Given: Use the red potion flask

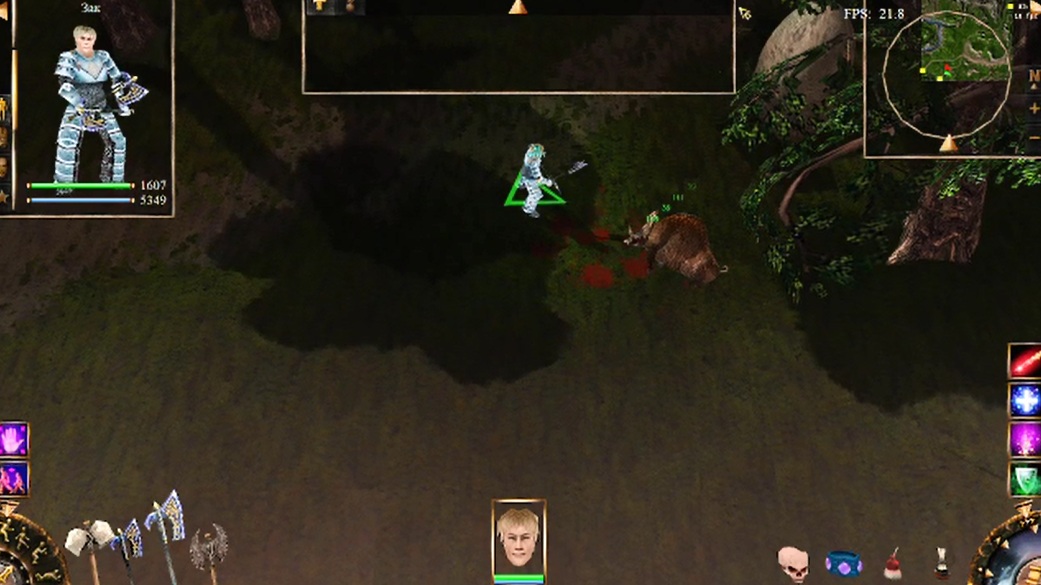Looking at the screenshot, I should point(893,564).
